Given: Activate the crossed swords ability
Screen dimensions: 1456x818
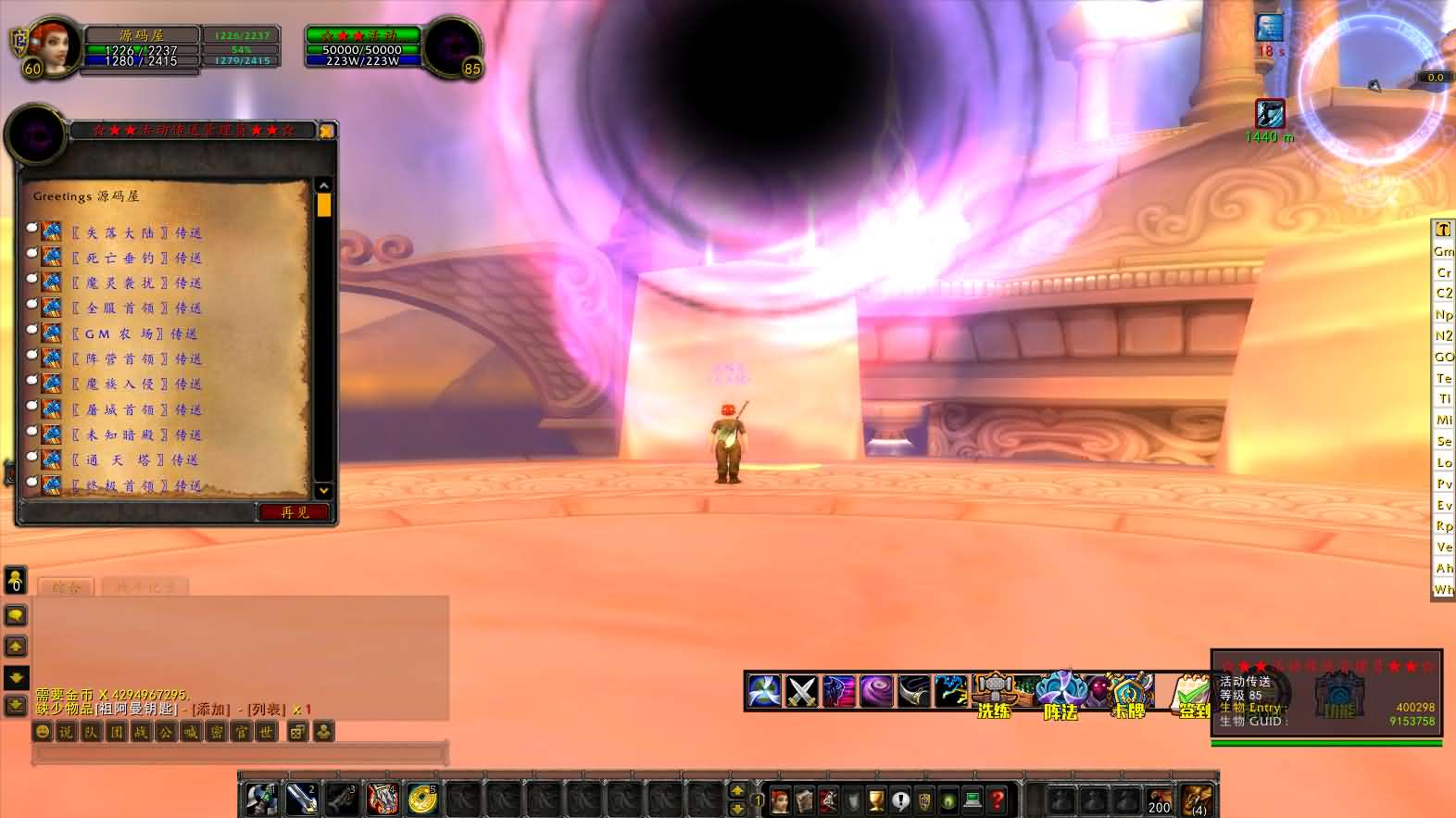Looking at the screenshot, I should pos(801,691).
